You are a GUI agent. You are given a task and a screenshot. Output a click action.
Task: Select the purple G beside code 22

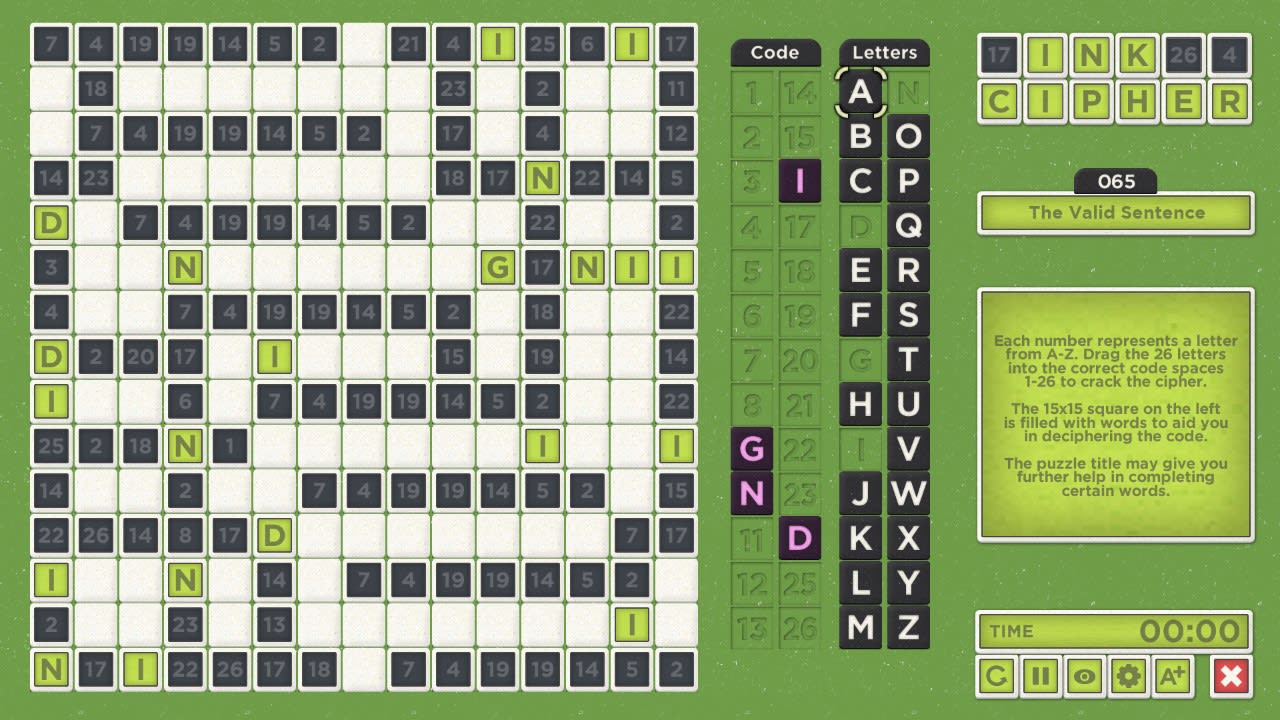tap(752, 449)
